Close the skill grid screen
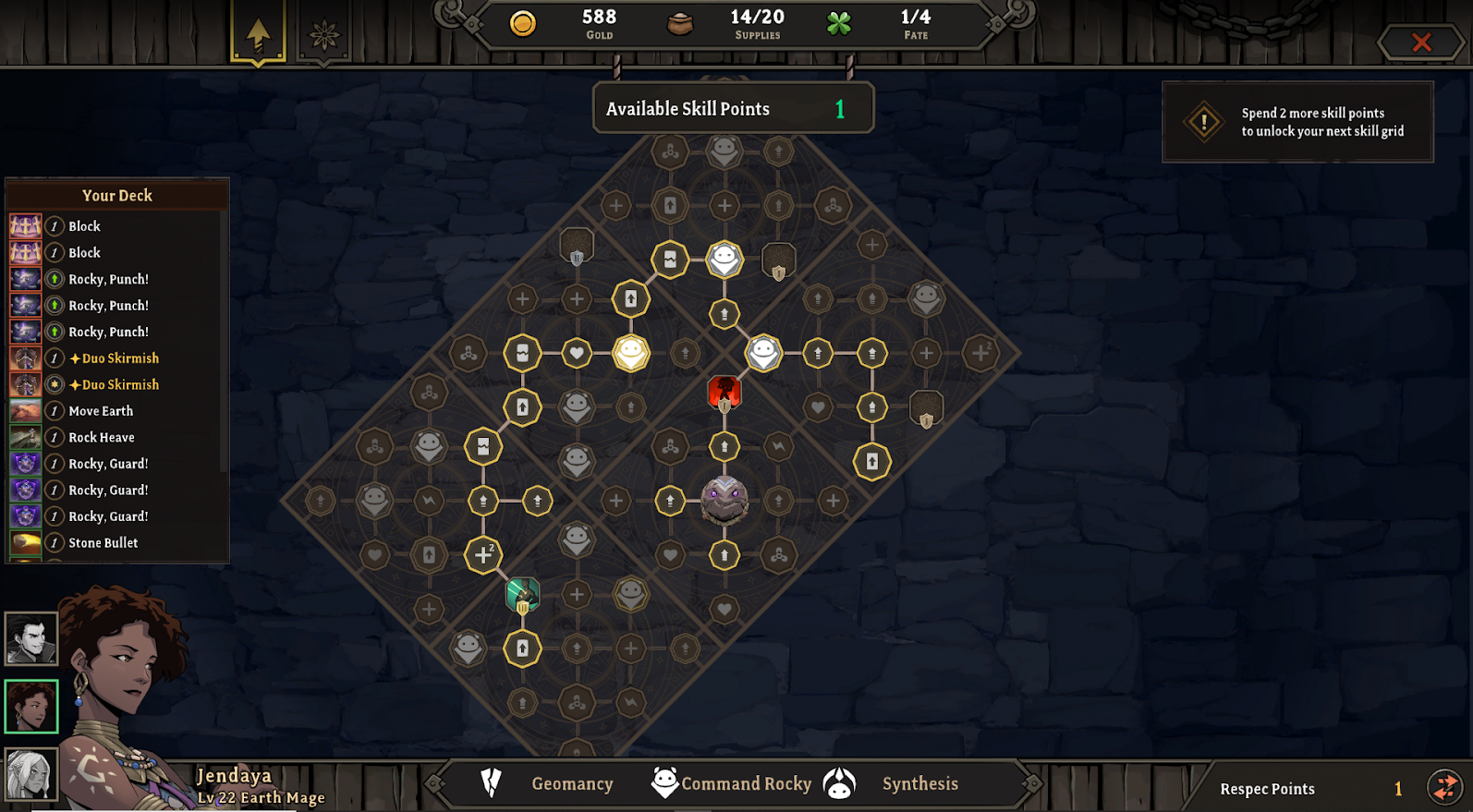The width and height of the screenshot is (1473, 812). pos(1420,42)
